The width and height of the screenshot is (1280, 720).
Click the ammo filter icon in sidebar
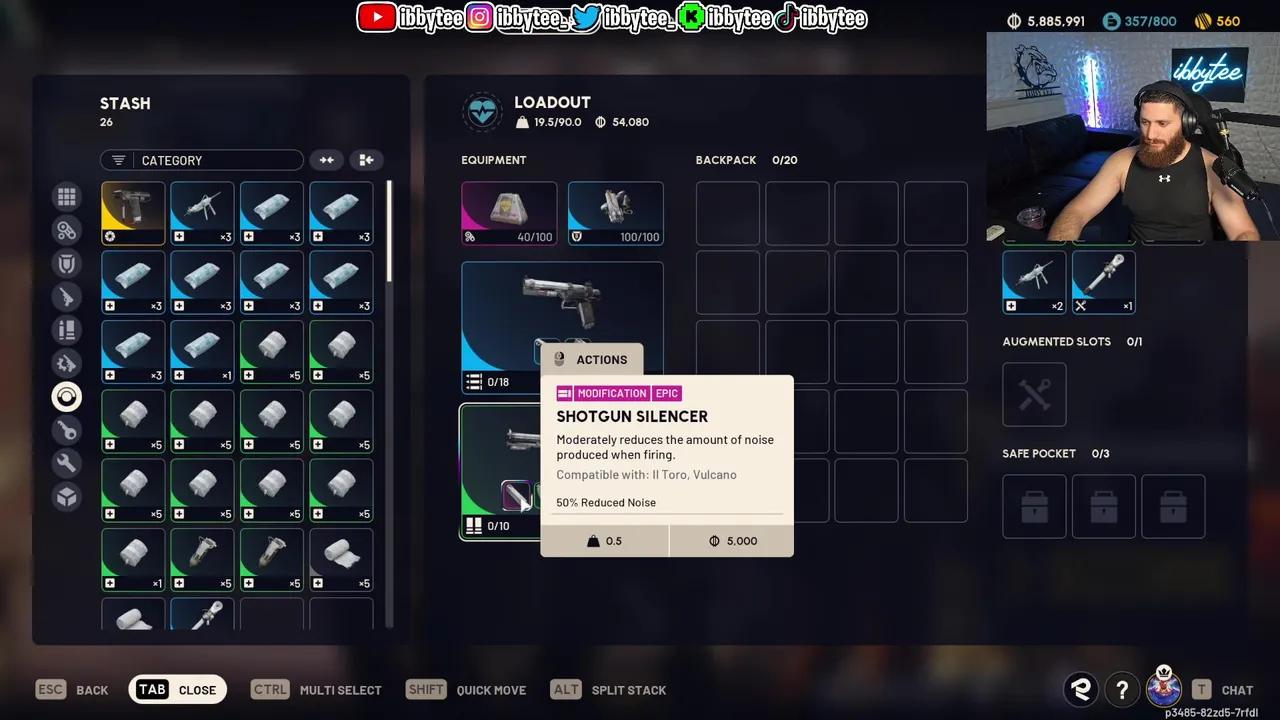coord(66,330)
